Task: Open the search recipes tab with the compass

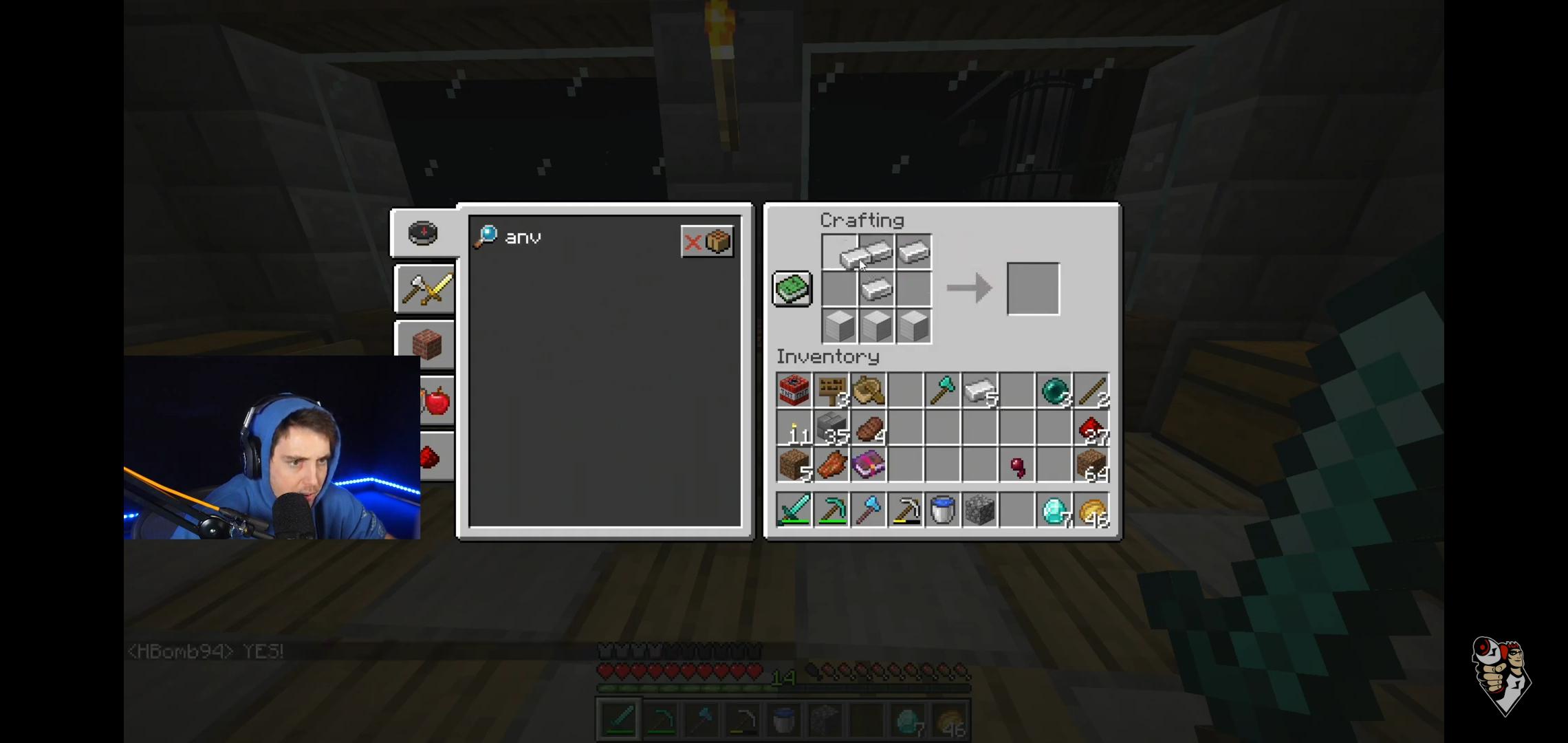Action: tap(423, 233)
